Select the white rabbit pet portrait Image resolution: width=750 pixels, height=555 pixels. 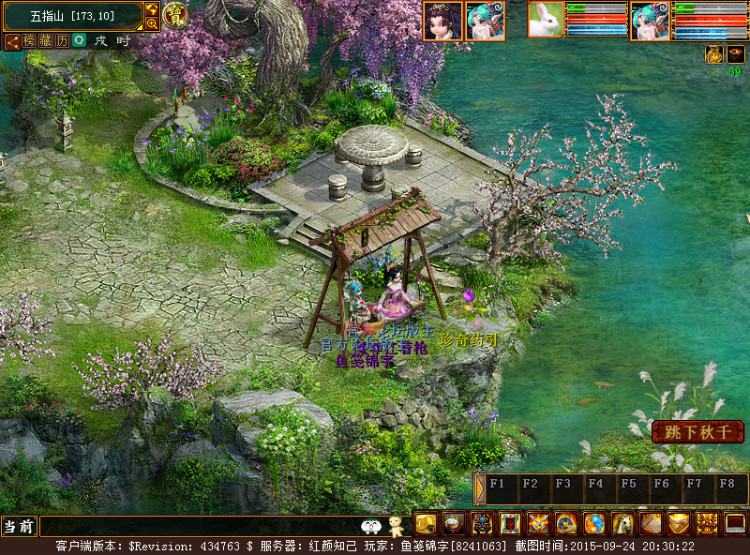click(x=546, y=20)
